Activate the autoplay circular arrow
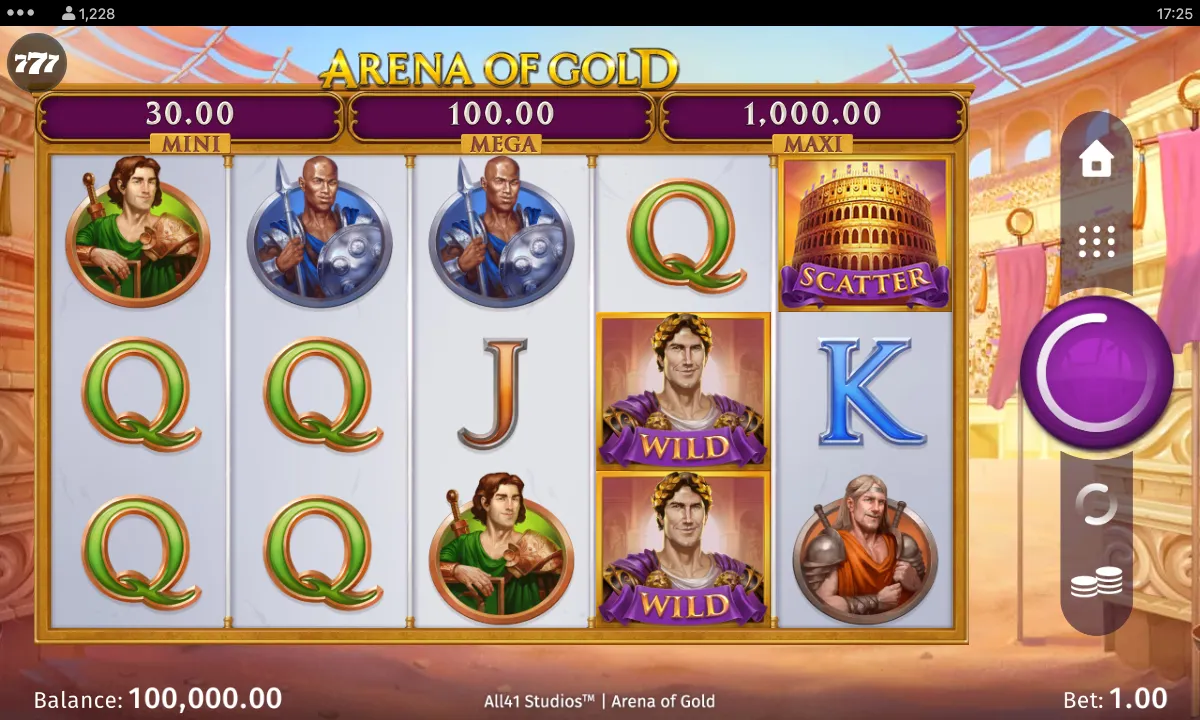Screen dimensions: 1200x720 [x=1096, y=504]
